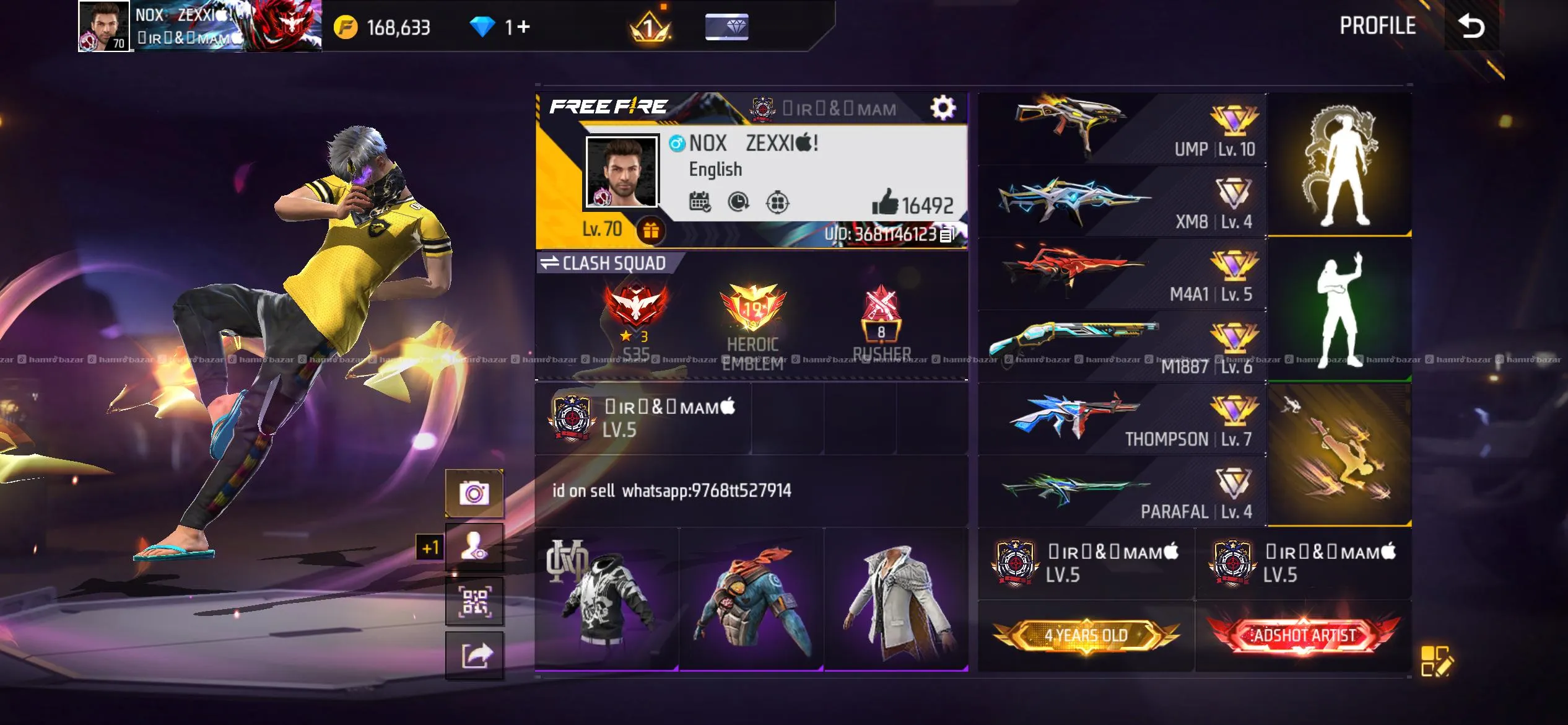Share the profile with the share arrow
Viewport: 1568px width, 725px height.
(474, 655)
